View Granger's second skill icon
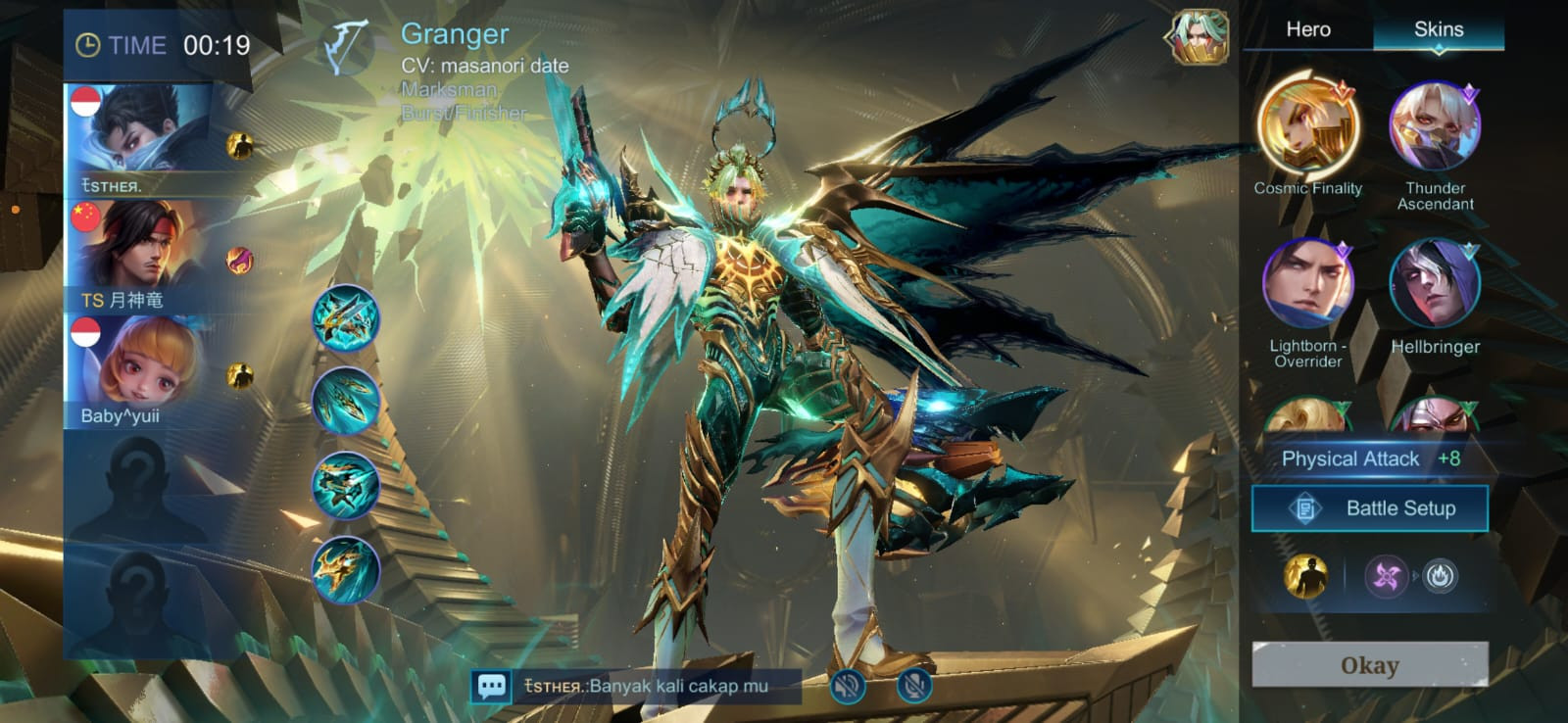 346,402
